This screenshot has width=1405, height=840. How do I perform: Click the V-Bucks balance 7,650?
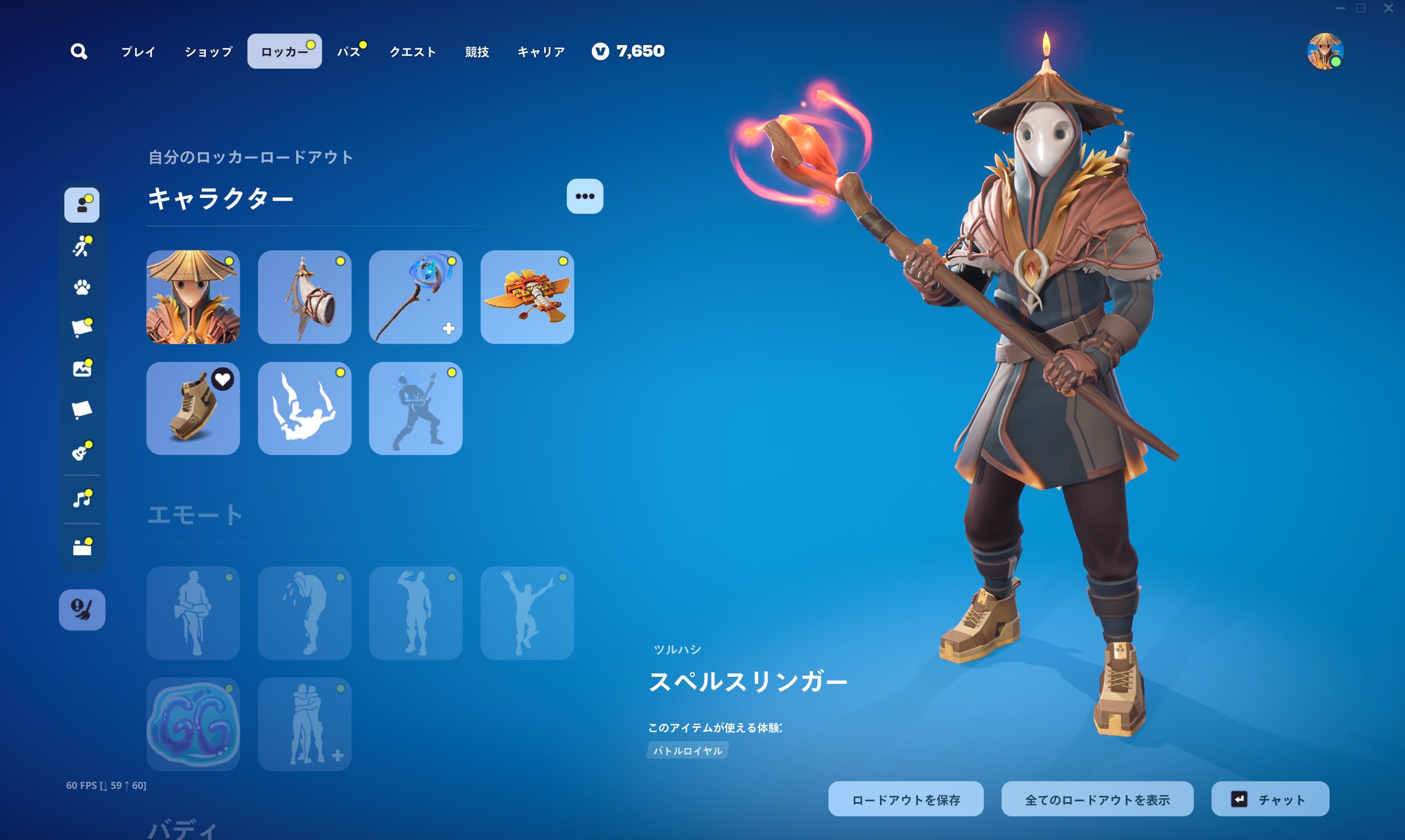pyautogui.click(x=628, y=52)
